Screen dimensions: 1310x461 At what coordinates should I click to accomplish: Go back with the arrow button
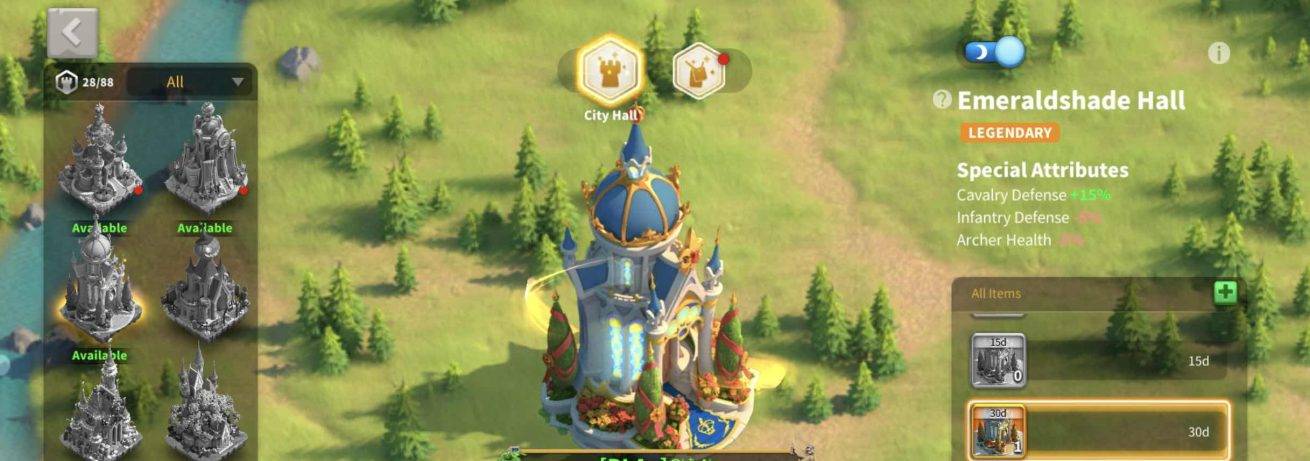pos(72,33)
